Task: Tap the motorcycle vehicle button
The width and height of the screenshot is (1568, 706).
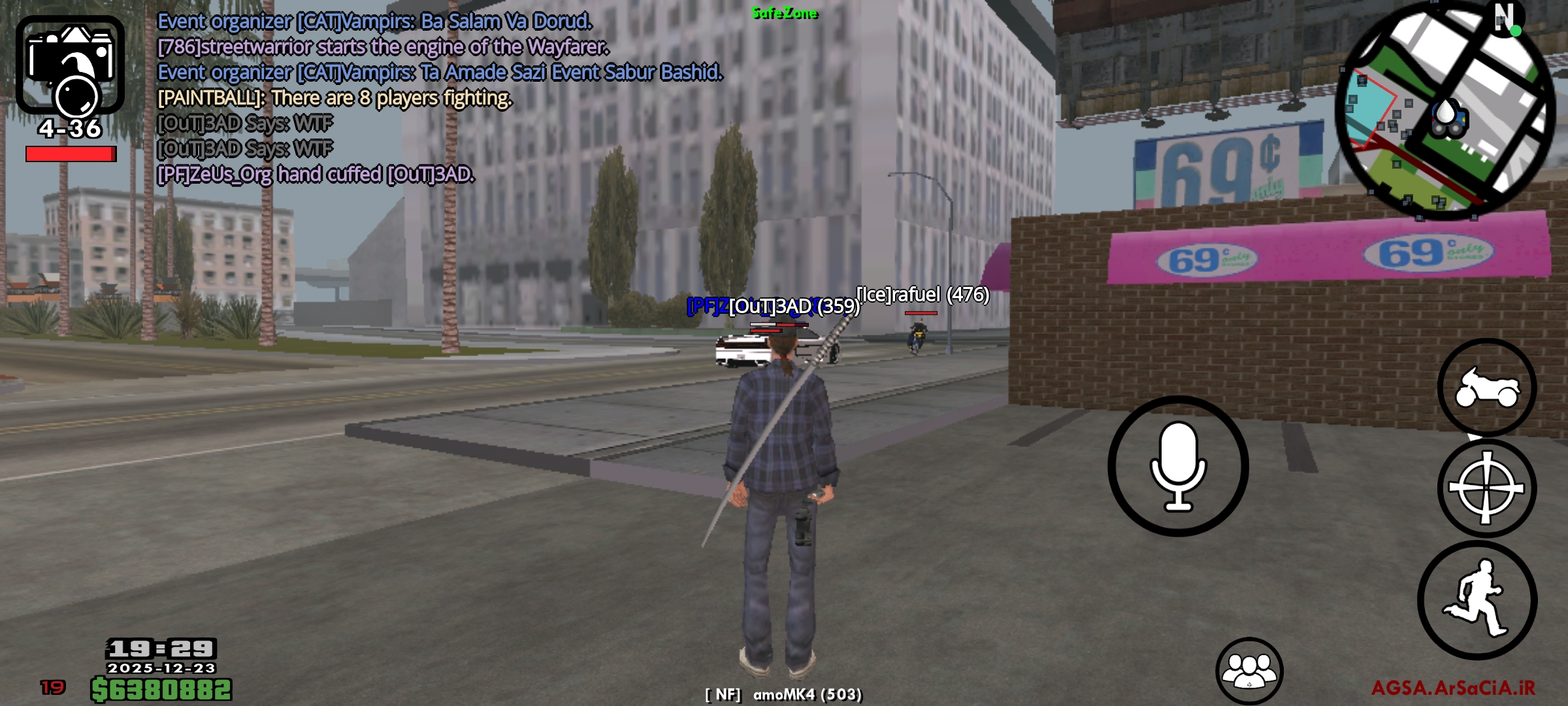Action: [x=1486, y=388]
